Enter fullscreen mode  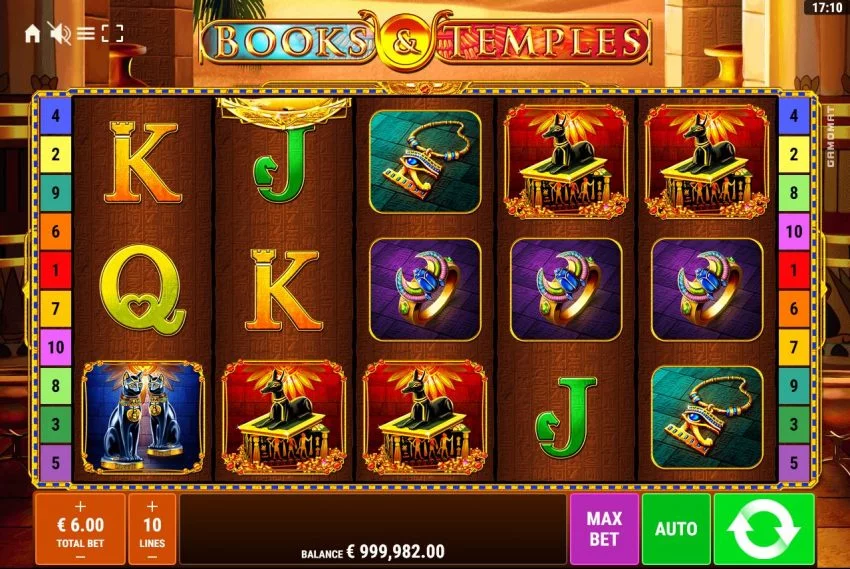click(x=113, y=34)
